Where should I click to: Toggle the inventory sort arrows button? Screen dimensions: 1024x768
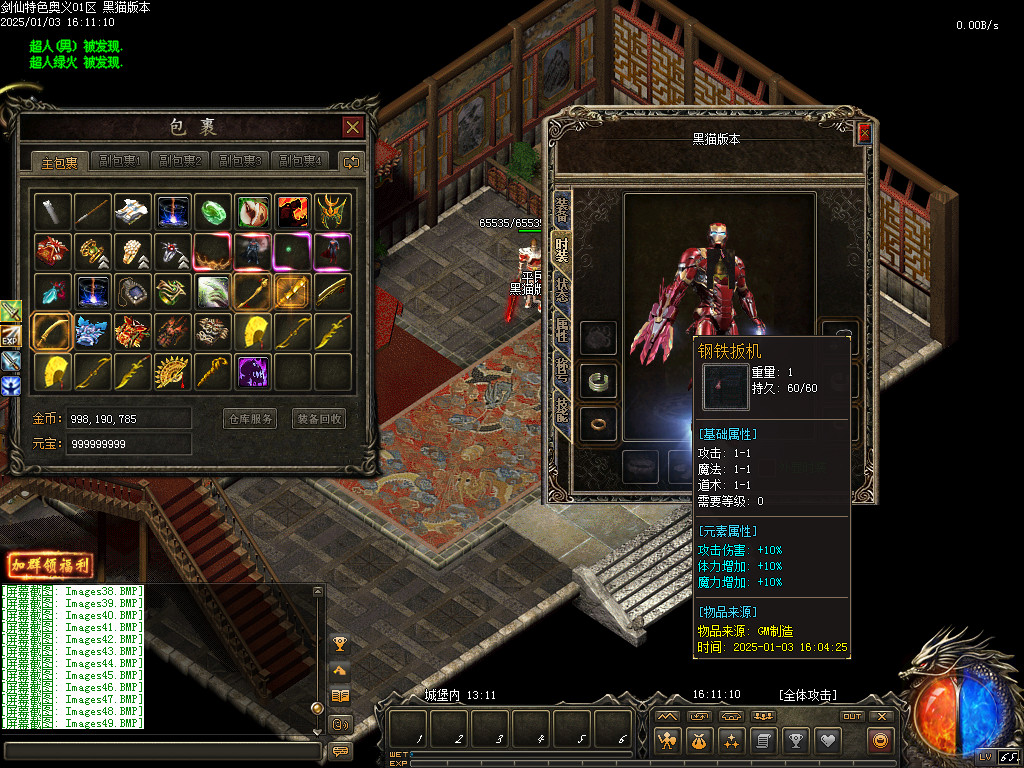pos(351,161)
